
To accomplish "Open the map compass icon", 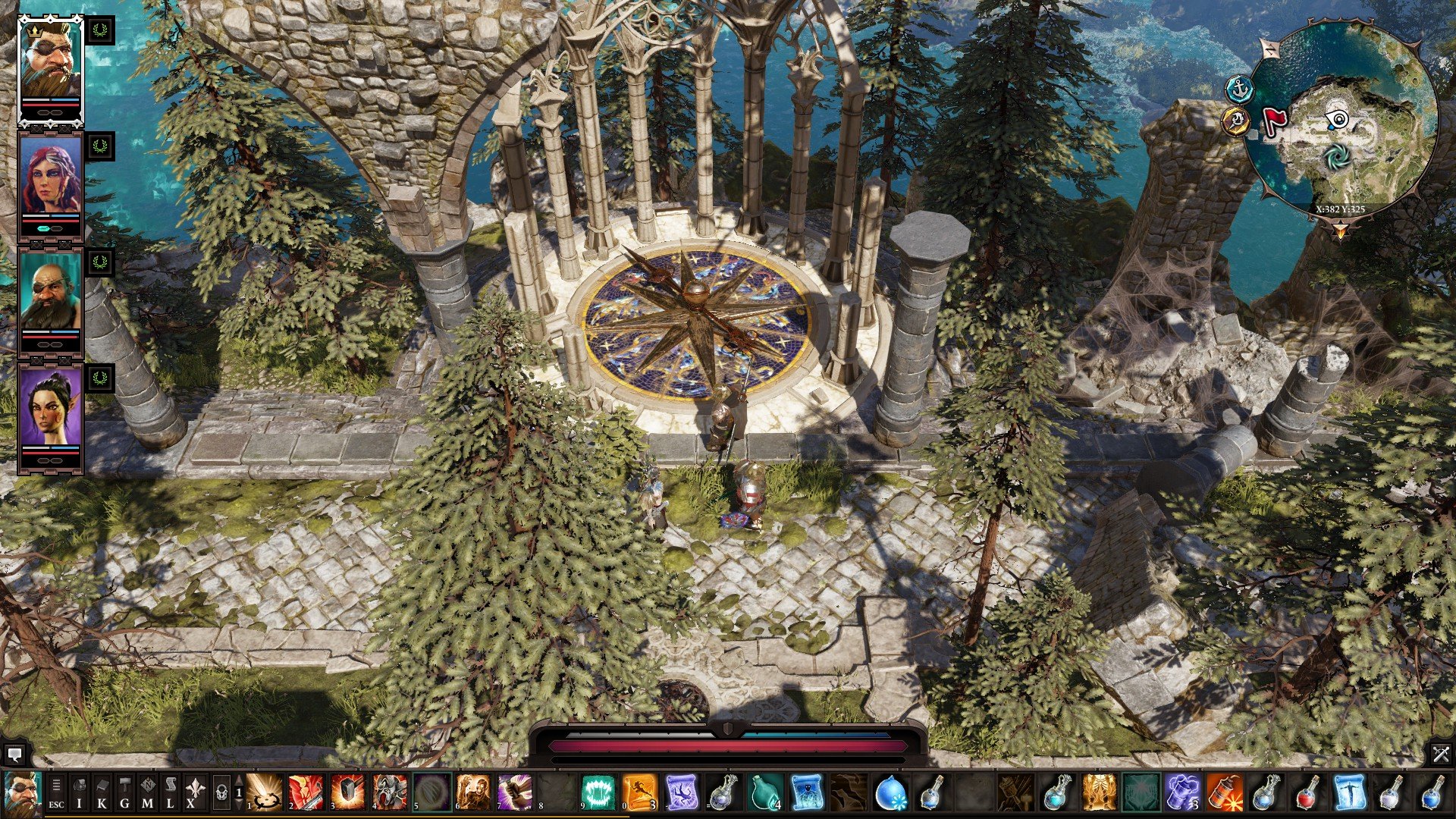I will click(x=147, y=792).
